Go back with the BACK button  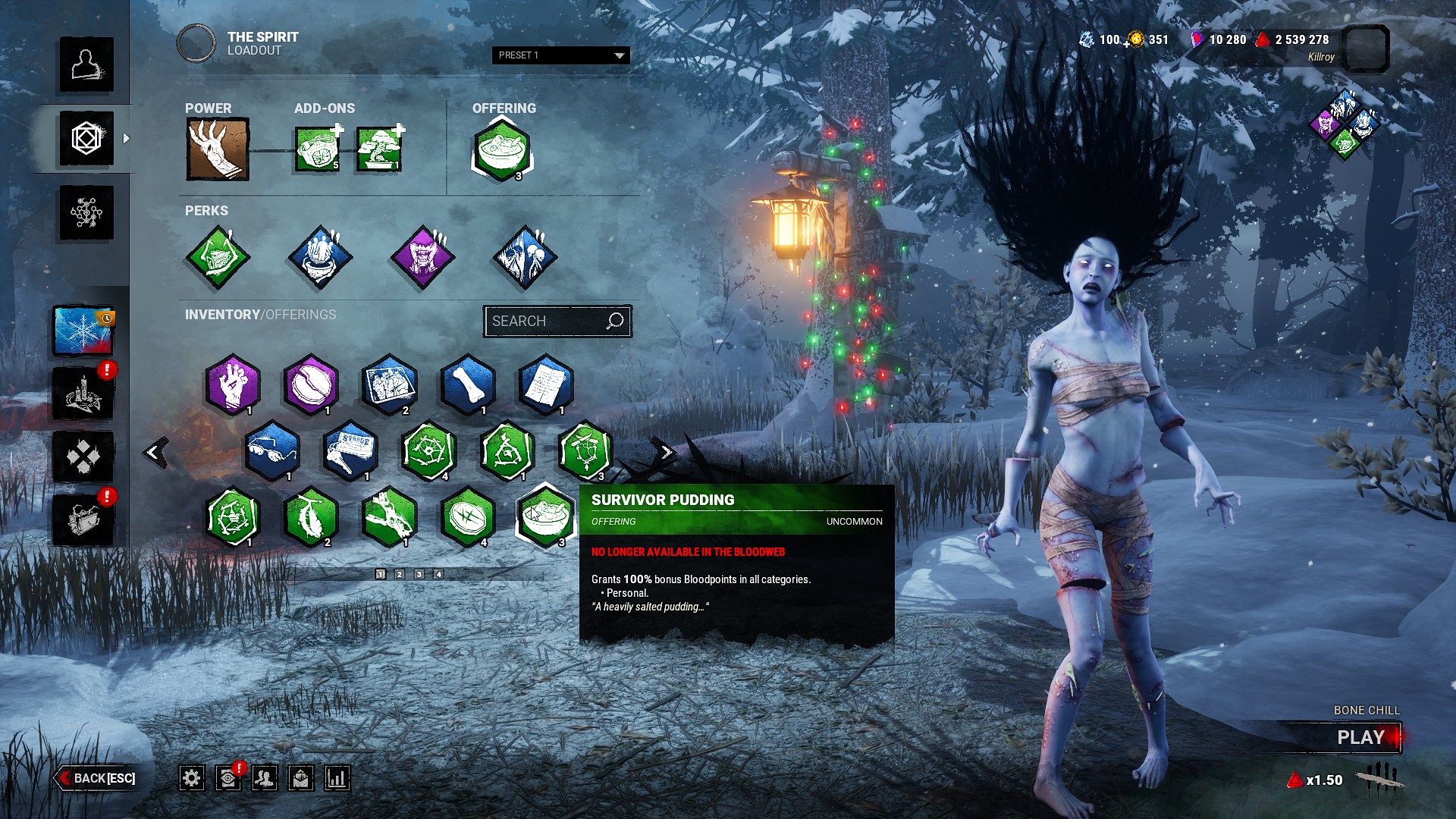pos(96,778)
